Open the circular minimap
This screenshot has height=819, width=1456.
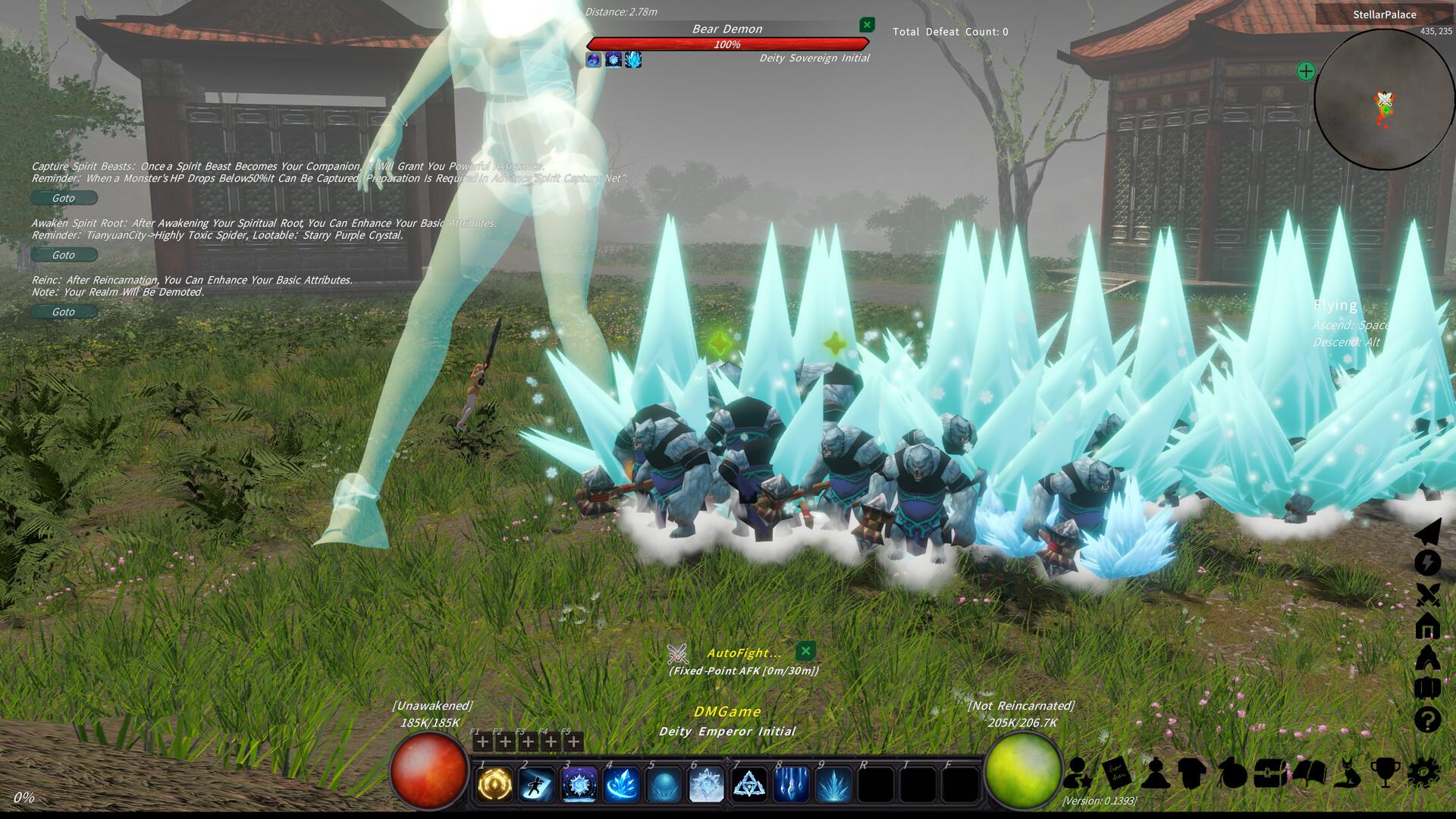click(x=1384, y=99)
